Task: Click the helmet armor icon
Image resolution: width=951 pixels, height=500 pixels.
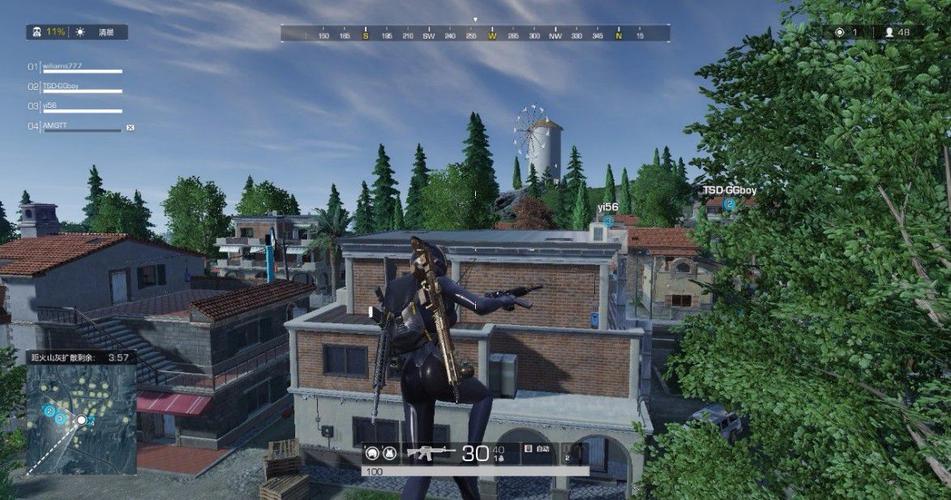Action: click(x=372, y=453)
